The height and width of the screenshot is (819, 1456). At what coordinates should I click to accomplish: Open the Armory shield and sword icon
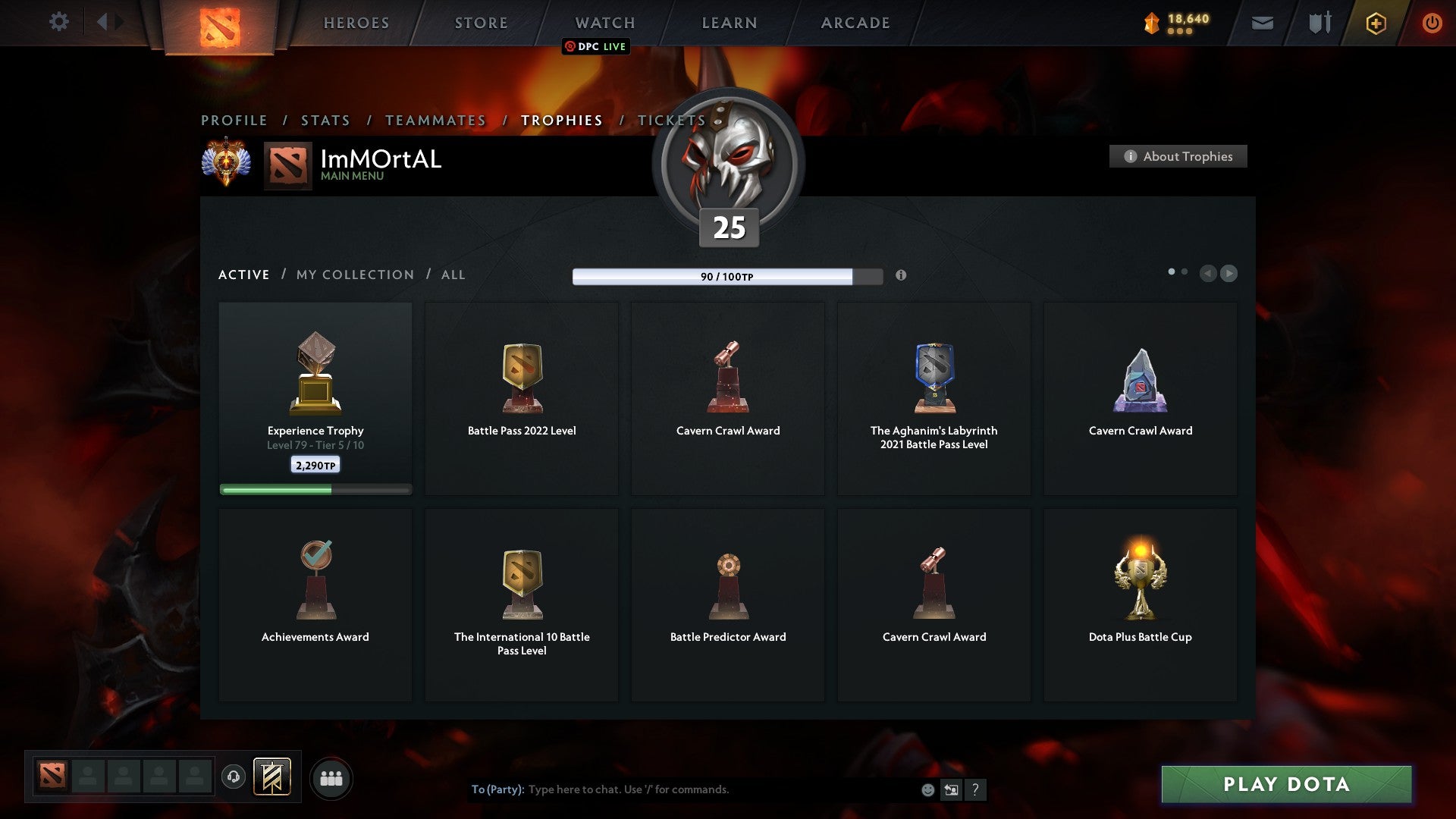[1319, 23]
